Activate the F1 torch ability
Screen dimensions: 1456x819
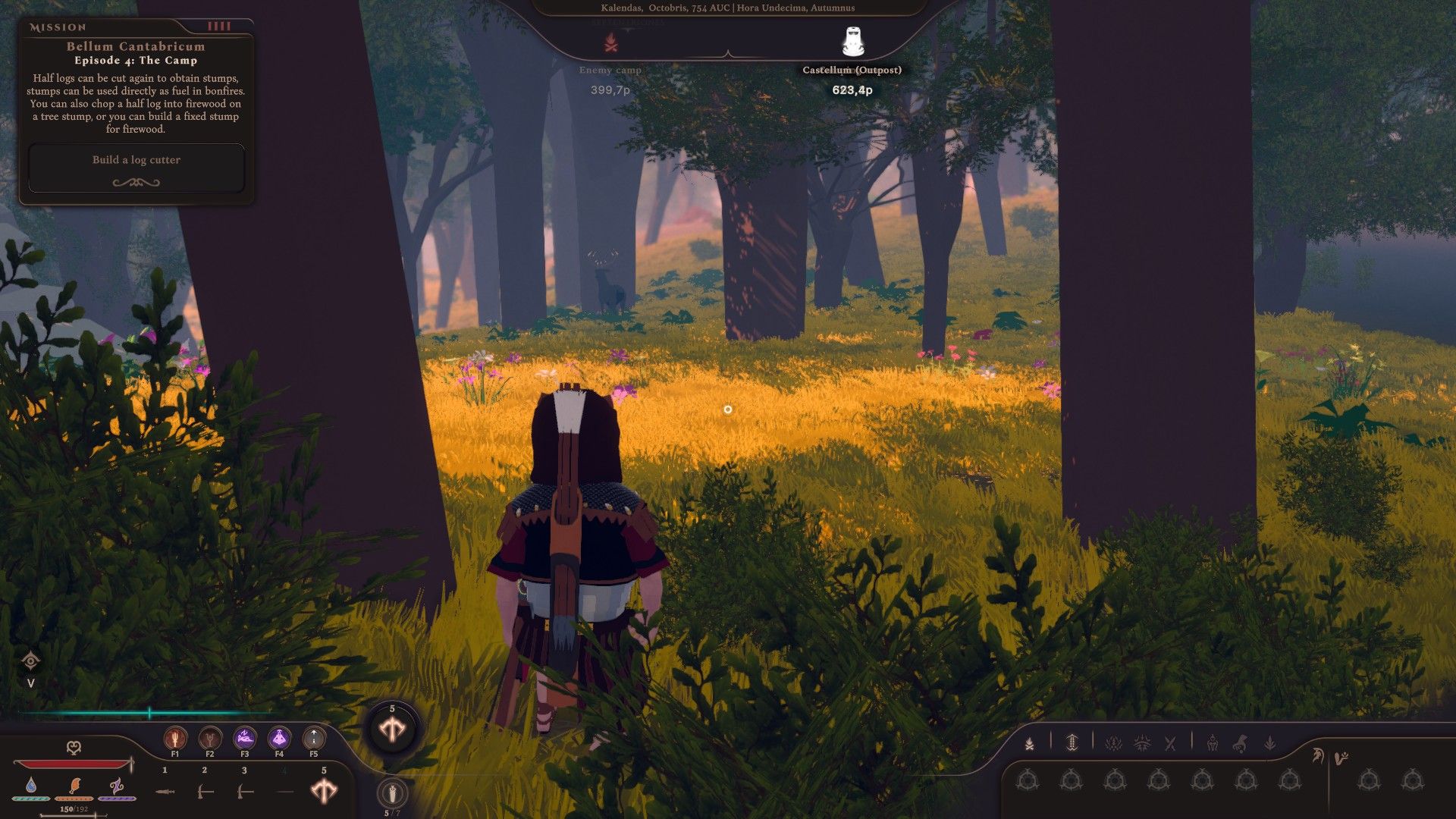point(175,738)
